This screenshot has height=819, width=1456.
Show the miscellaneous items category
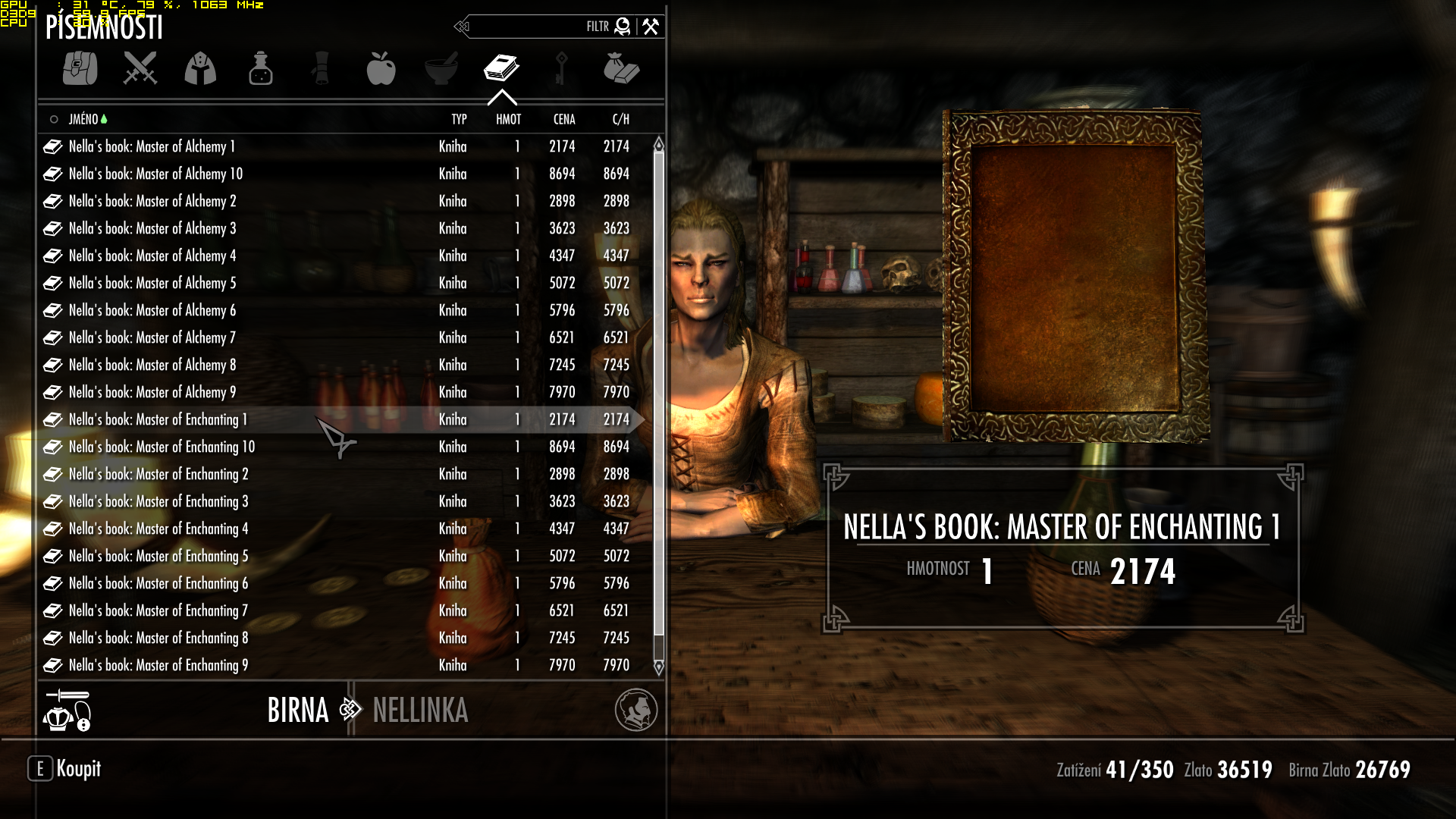pyautogui.click(x=621, y=68)
